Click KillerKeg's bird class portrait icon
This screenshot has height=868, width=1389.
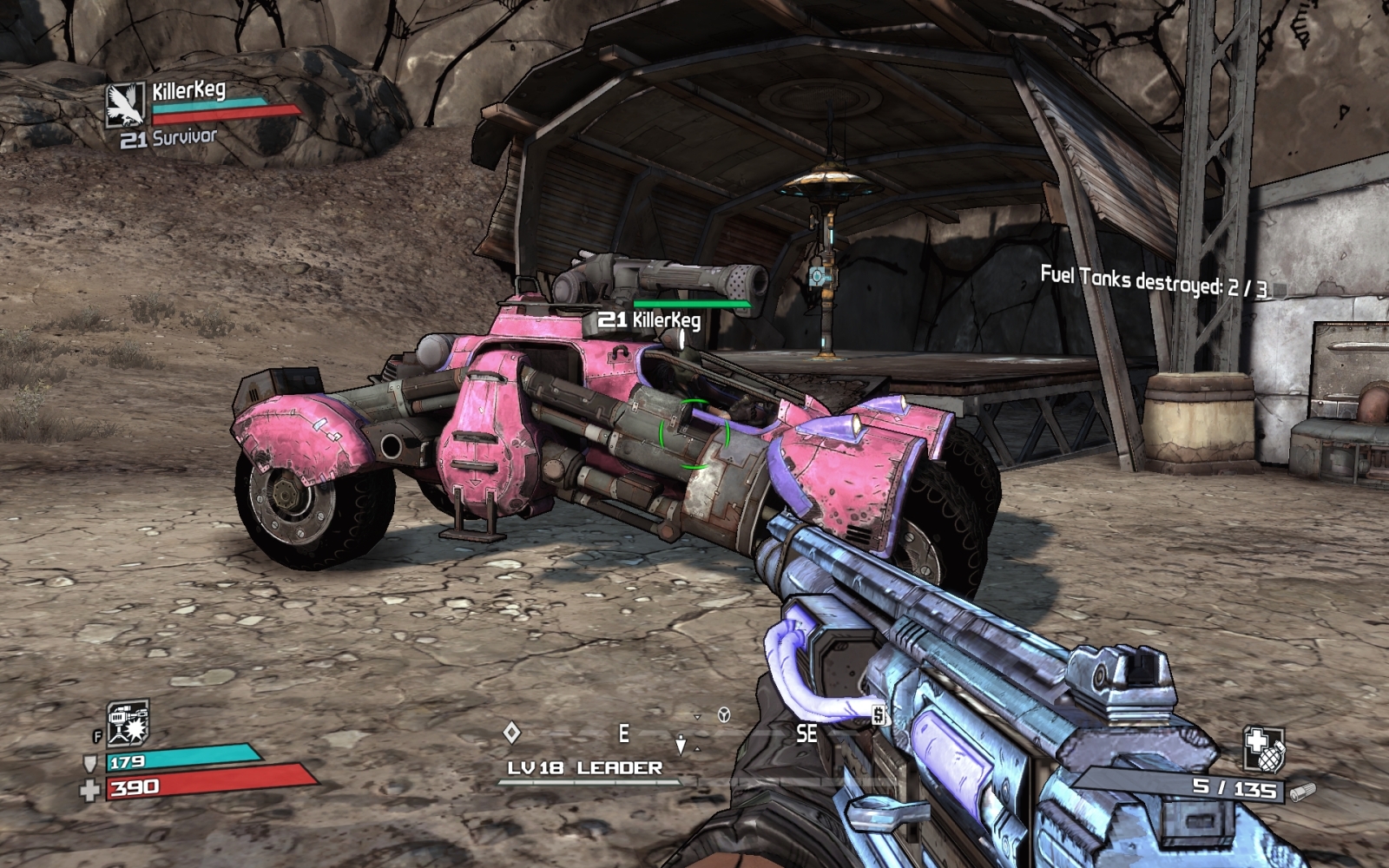pos(125,104)
